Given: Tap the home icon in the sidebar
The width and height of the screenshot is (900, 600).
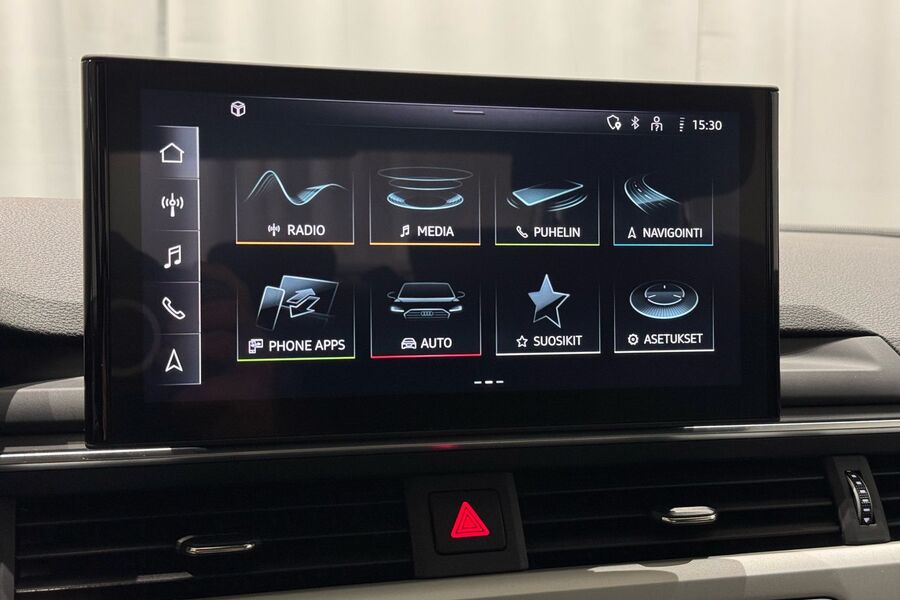Looking at the screenshot, I should [x=173, y=153].
